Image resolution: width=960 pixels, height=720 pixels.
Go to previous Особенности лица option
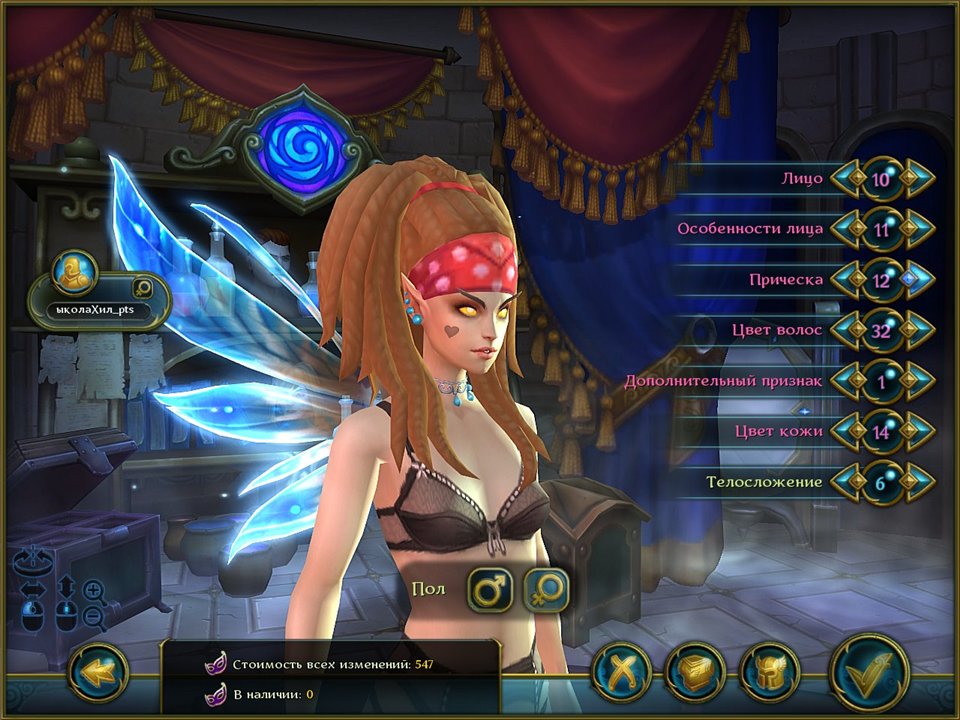pyautogui.click(x=849, y=229)
